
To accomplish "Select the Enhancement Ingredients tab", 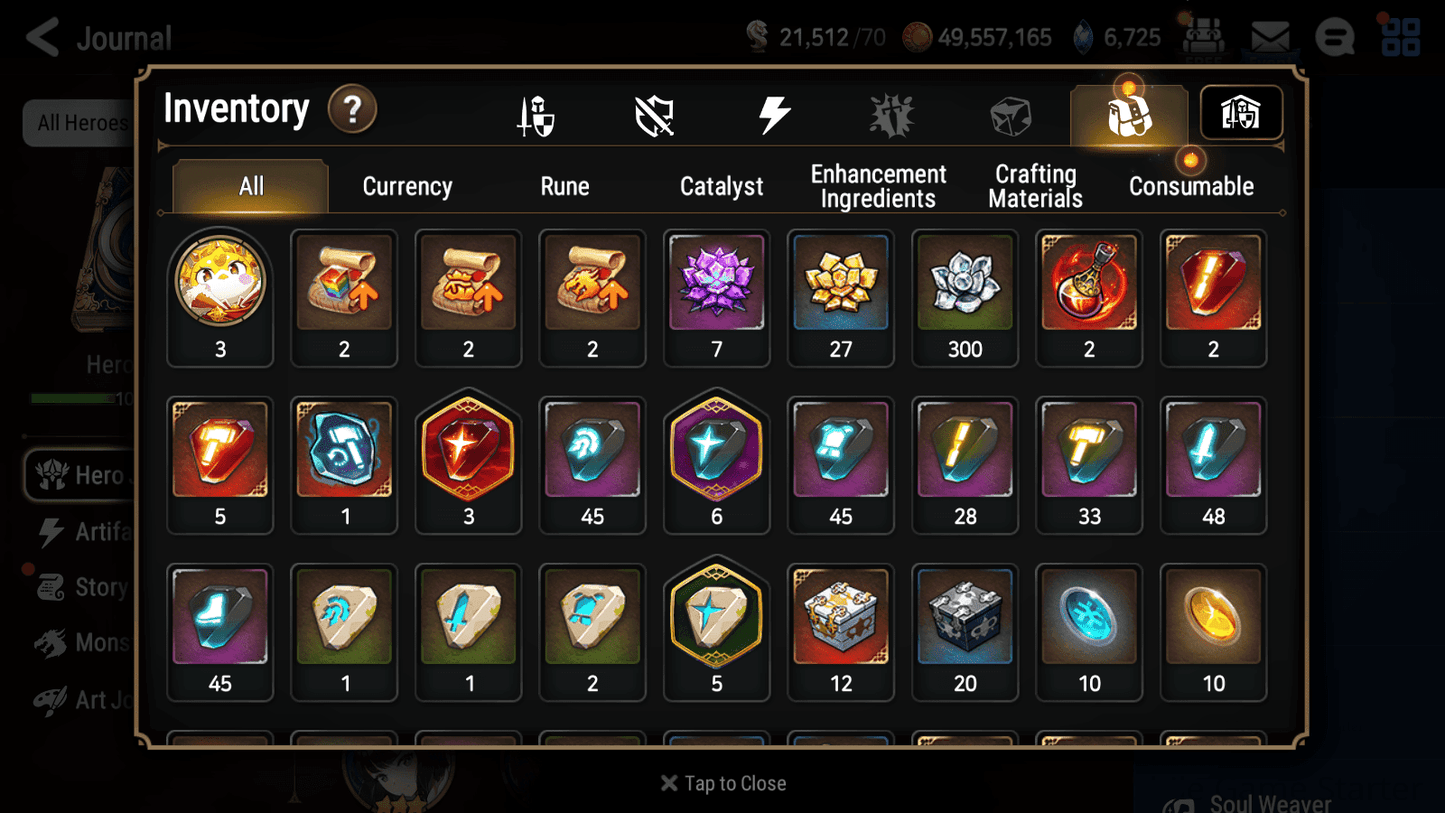I will pyautogui.click(x=878, y=186).
